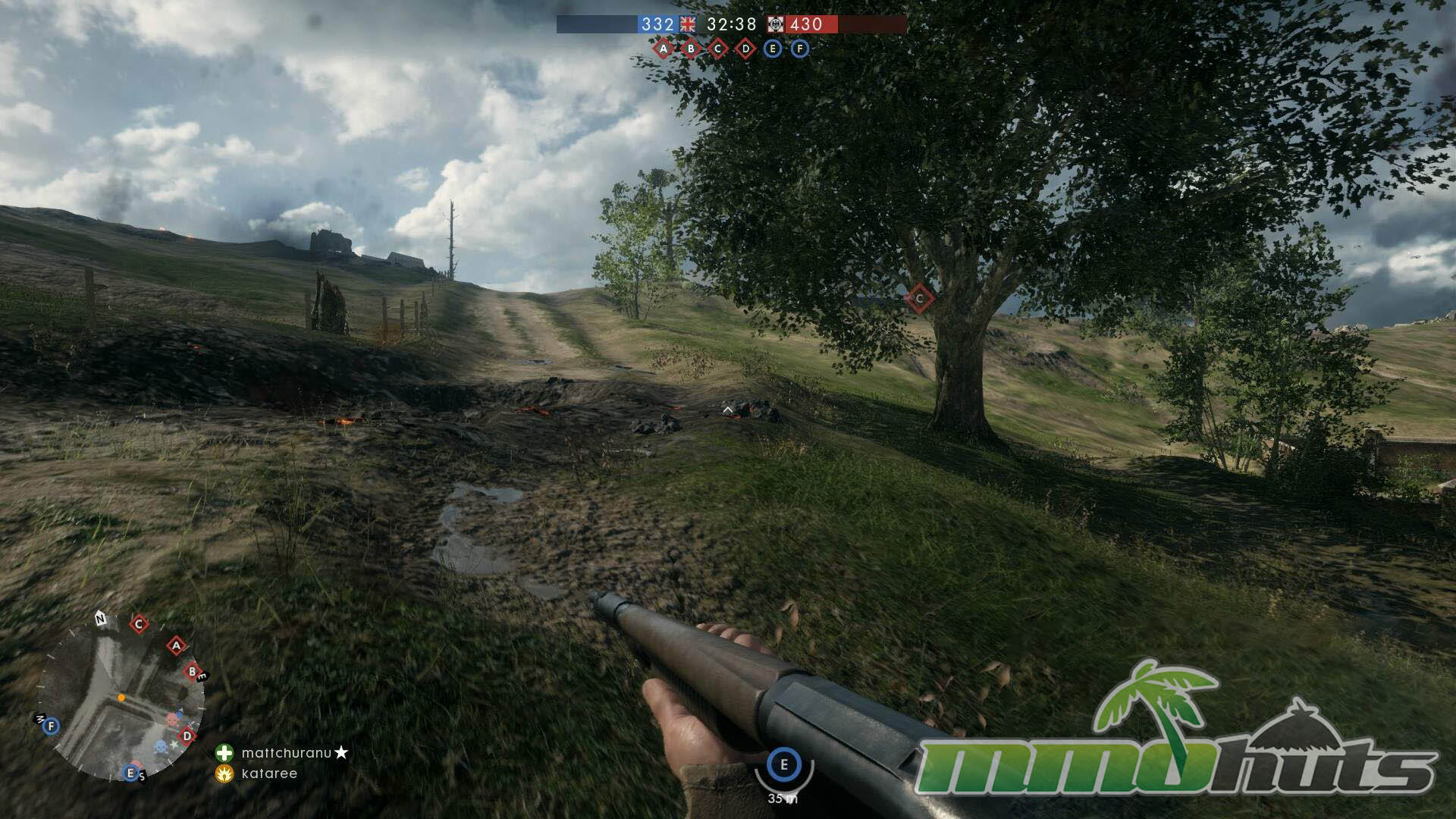Click the MMOHuts watermark logo
This screenshot has width=1456, height=819.
click(1175, 736)
